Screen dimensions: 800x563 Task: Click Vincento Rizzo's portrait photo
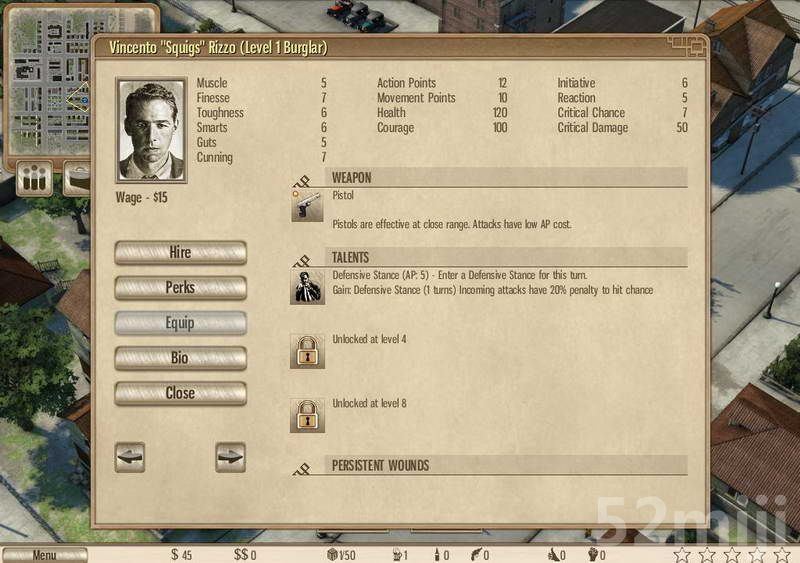coord(151,131)
